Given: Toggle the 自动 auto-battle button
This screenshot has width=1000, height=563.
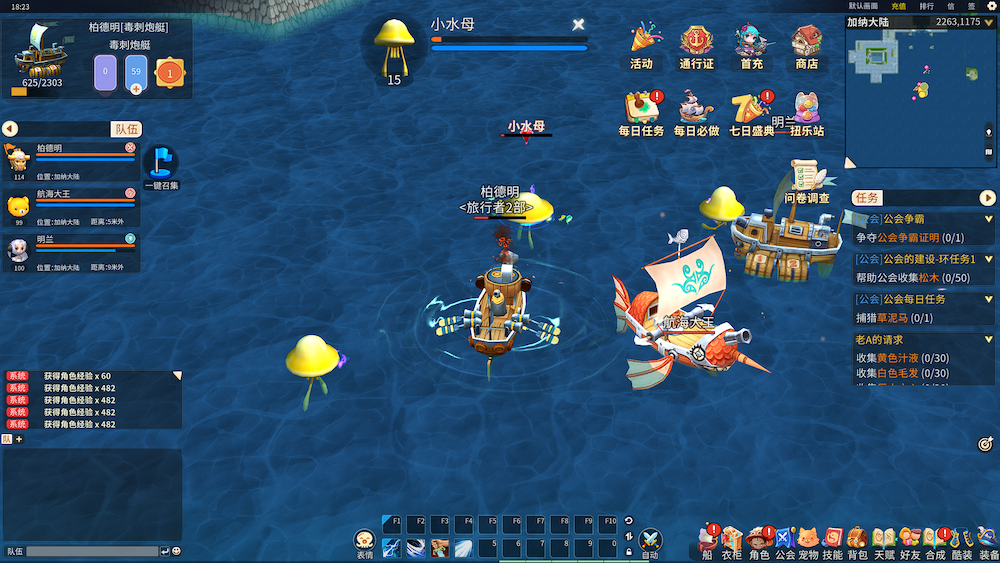Looking at the screenshot, I should [650, 543].
